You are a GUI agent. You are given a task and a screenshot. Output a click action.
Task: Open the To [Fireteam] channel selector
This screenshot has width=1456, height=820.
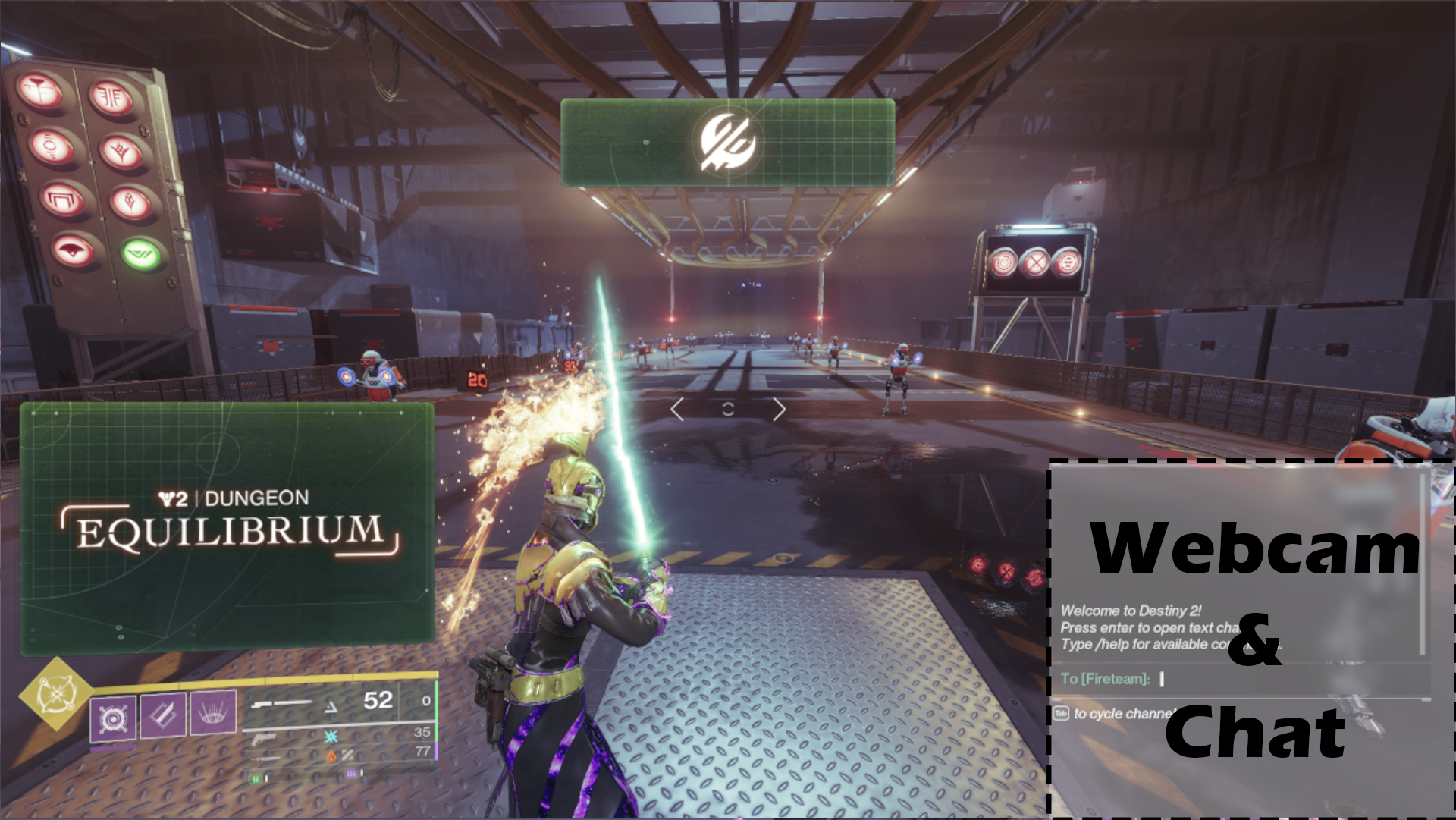pos(1107,680)
